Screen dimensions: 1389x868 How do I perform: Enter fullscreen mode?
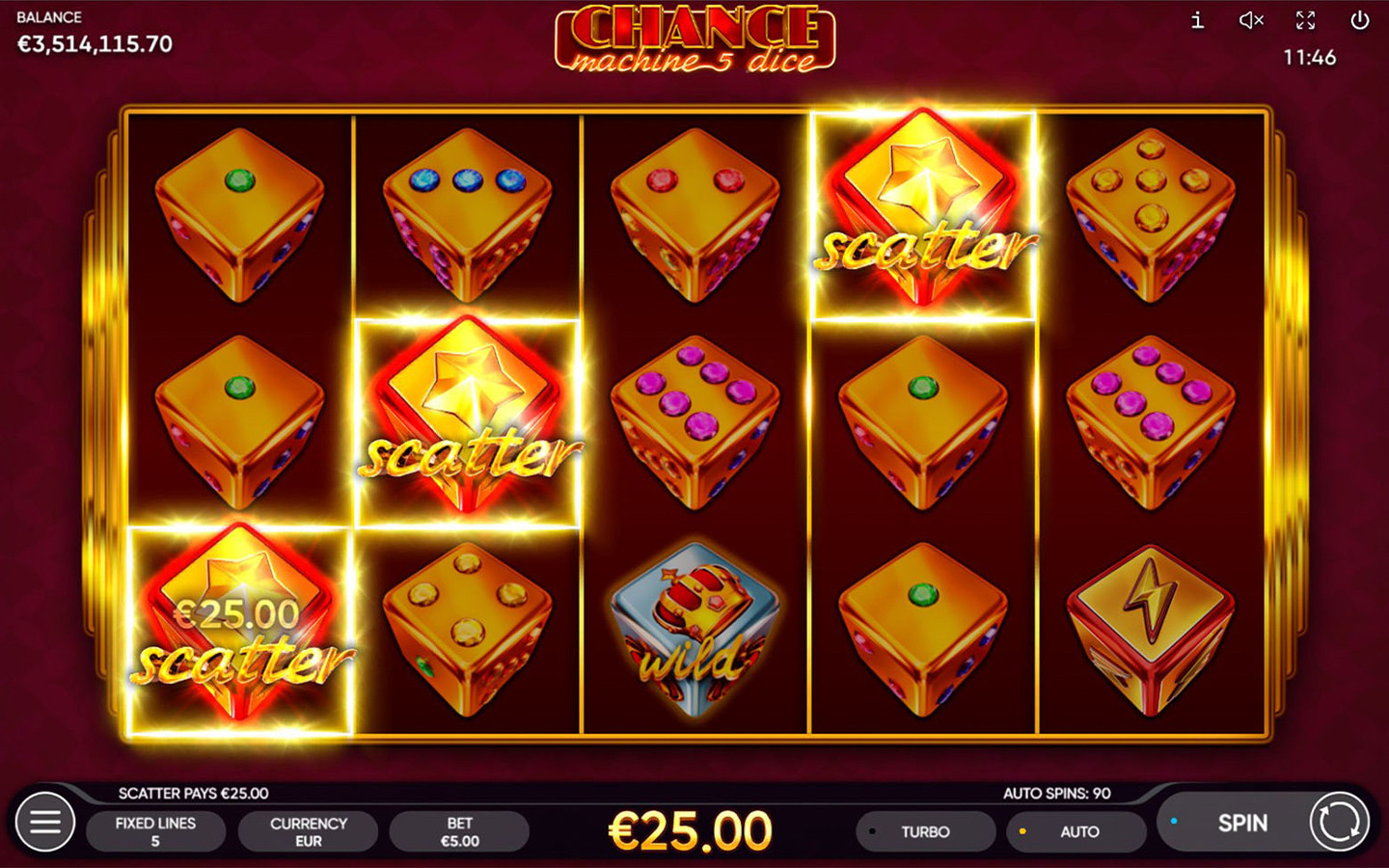pyautogui.click(x=1307, y=21)
